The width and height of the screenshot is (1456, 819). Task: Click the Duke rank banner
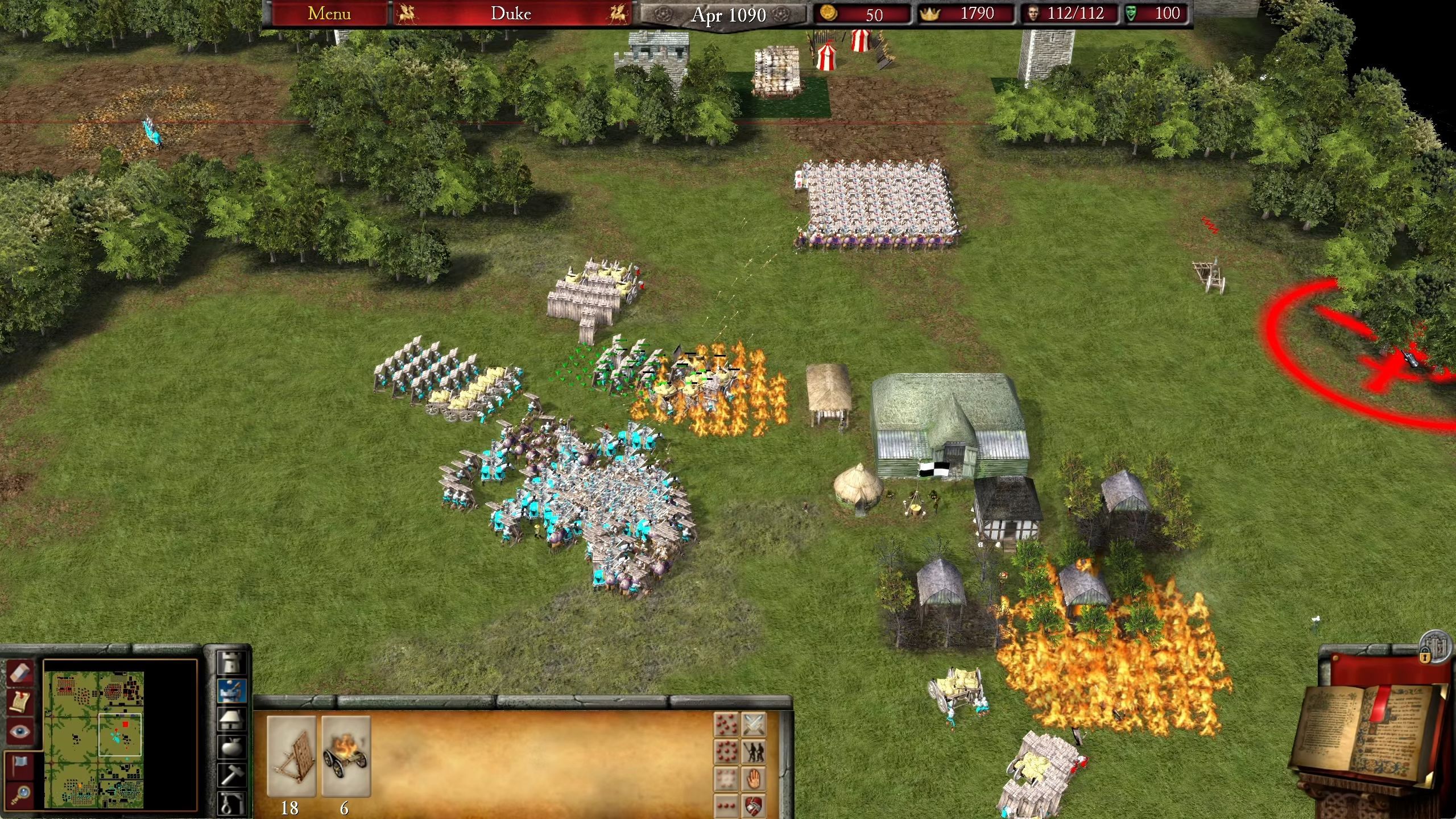[511, 14]
